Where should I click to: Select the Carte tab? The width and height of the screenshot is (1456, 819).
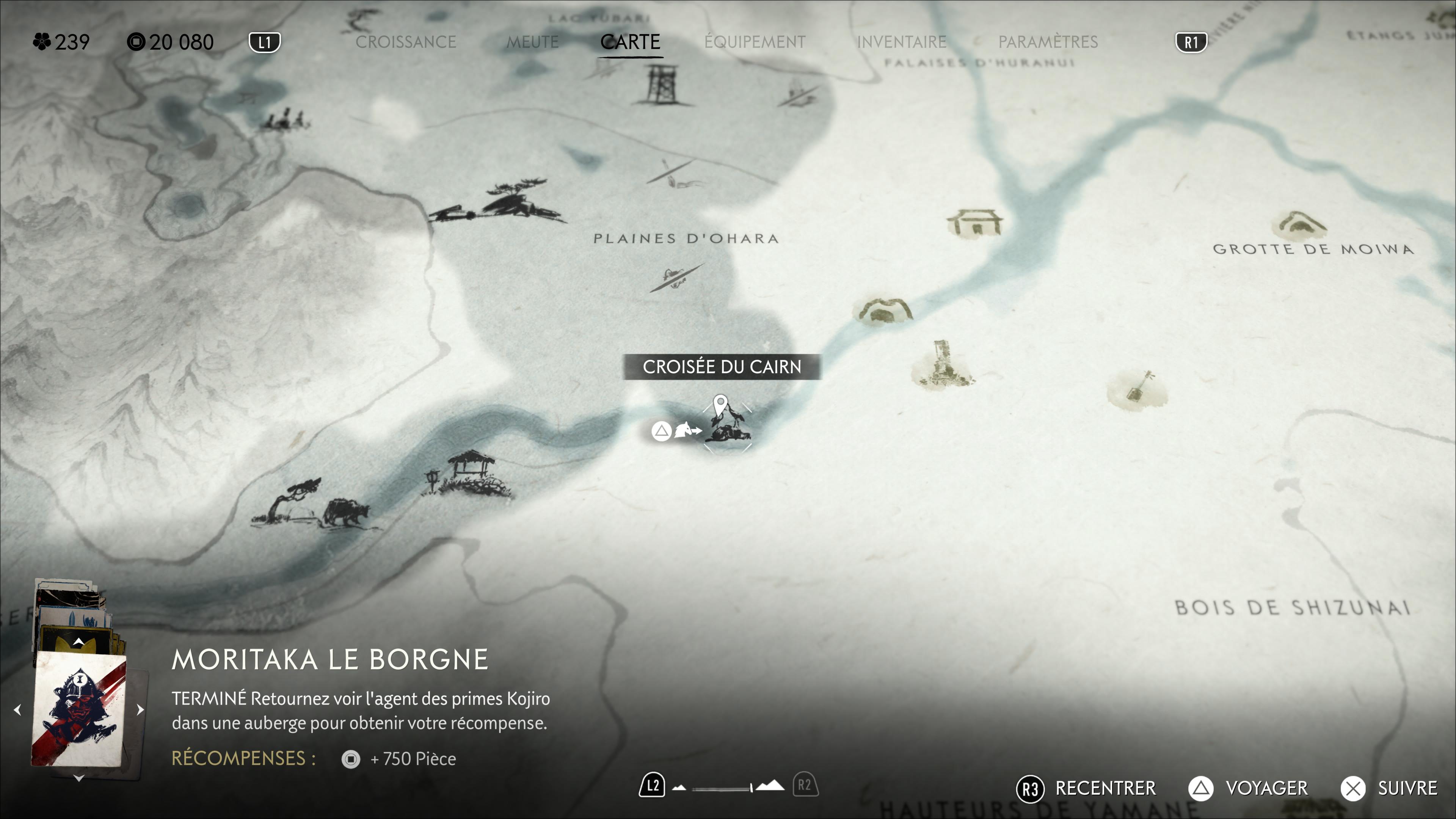630,42
